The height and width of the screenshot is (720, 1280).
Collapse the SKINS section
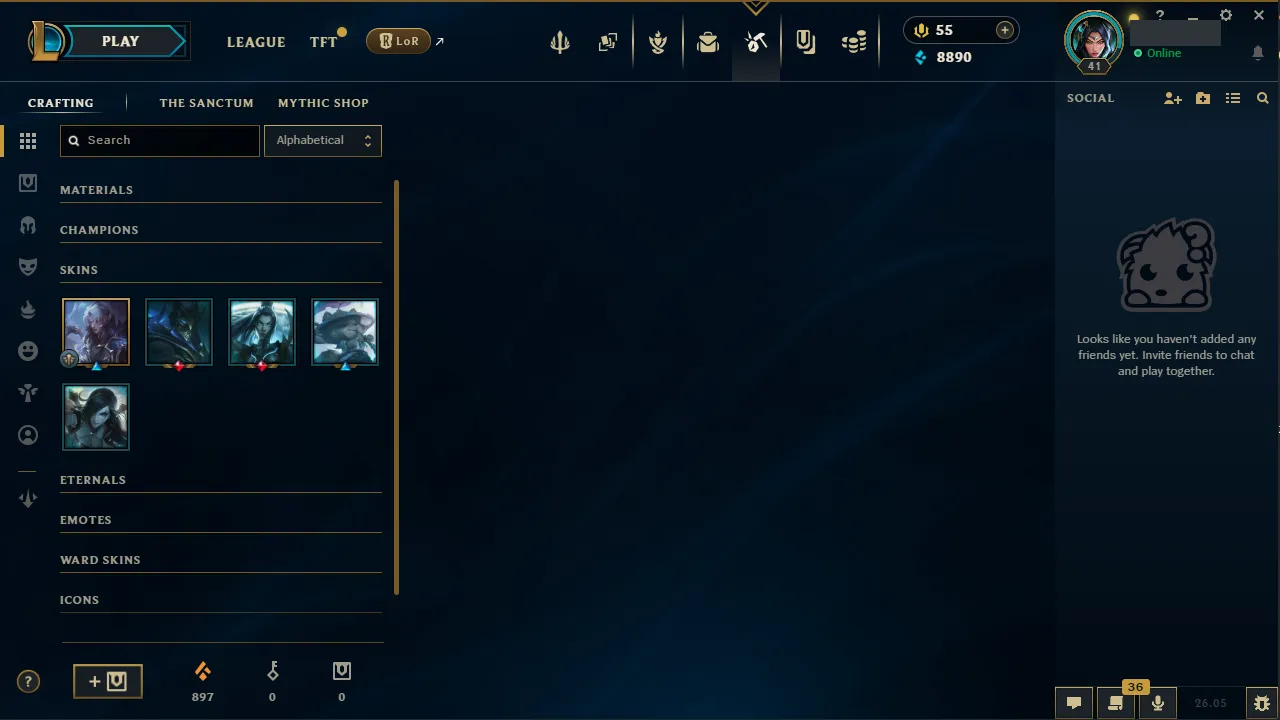point(79,269)
